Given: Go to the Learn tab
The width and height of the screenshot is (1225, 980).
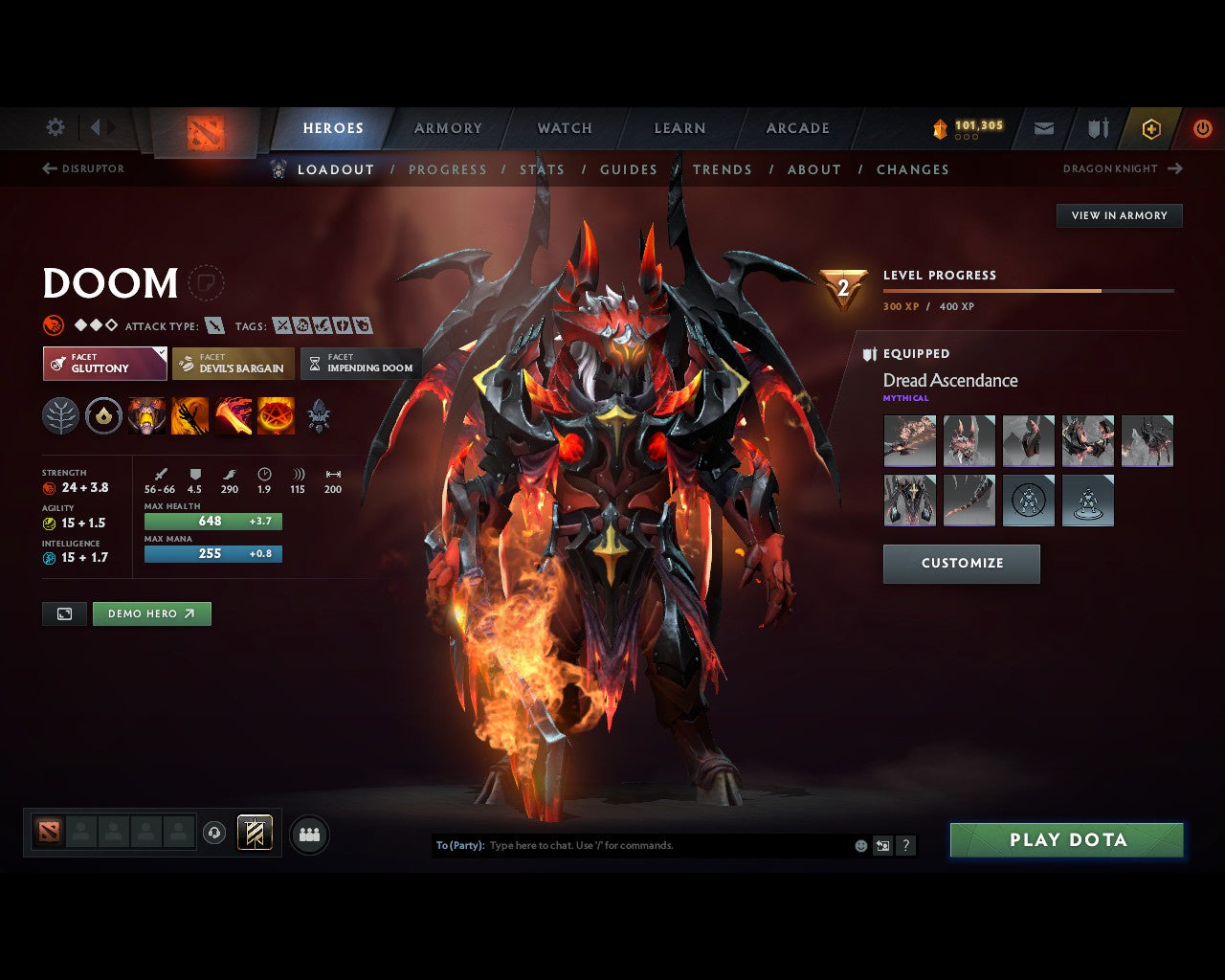Looking at the screenshot, I should 679,128.
